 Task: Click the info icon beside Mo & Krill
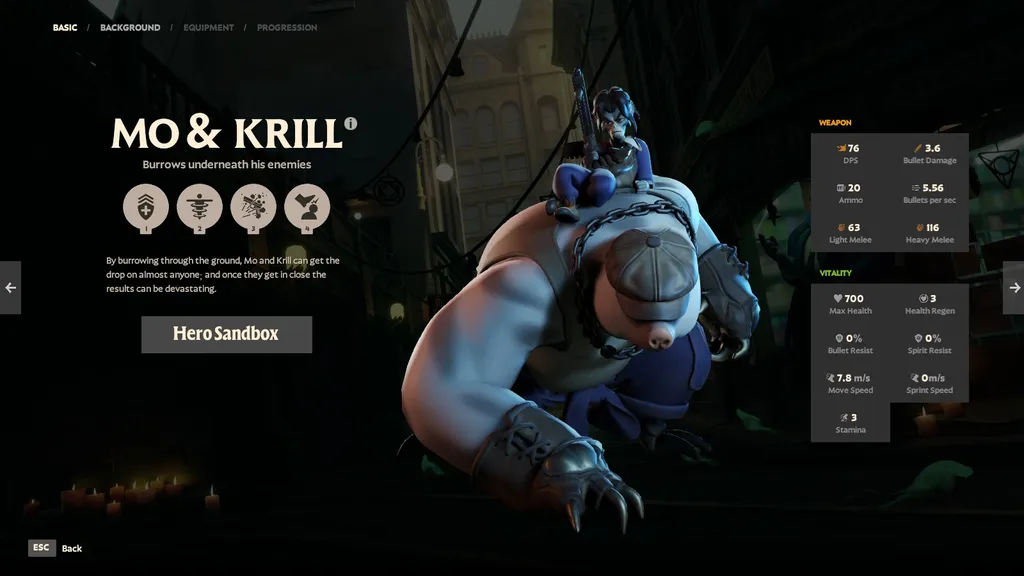(351, 124)
